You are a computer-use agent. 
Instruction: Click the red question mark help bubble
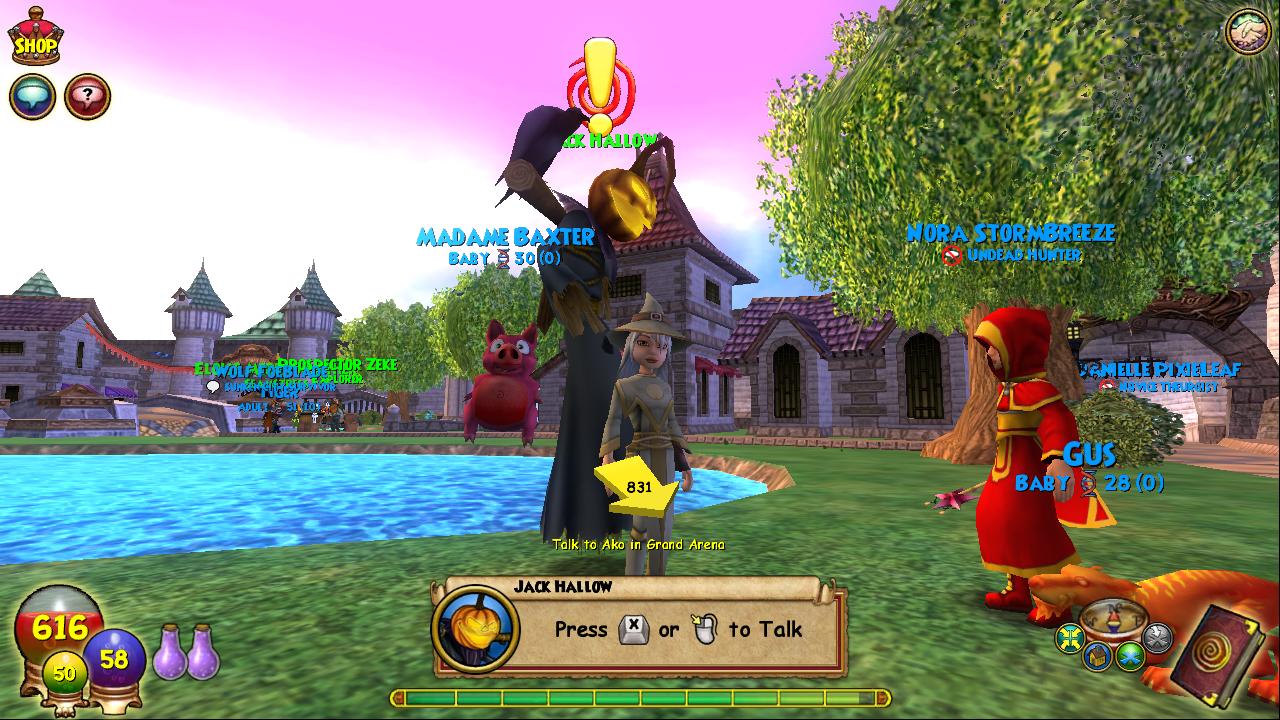tap(88, 97)
